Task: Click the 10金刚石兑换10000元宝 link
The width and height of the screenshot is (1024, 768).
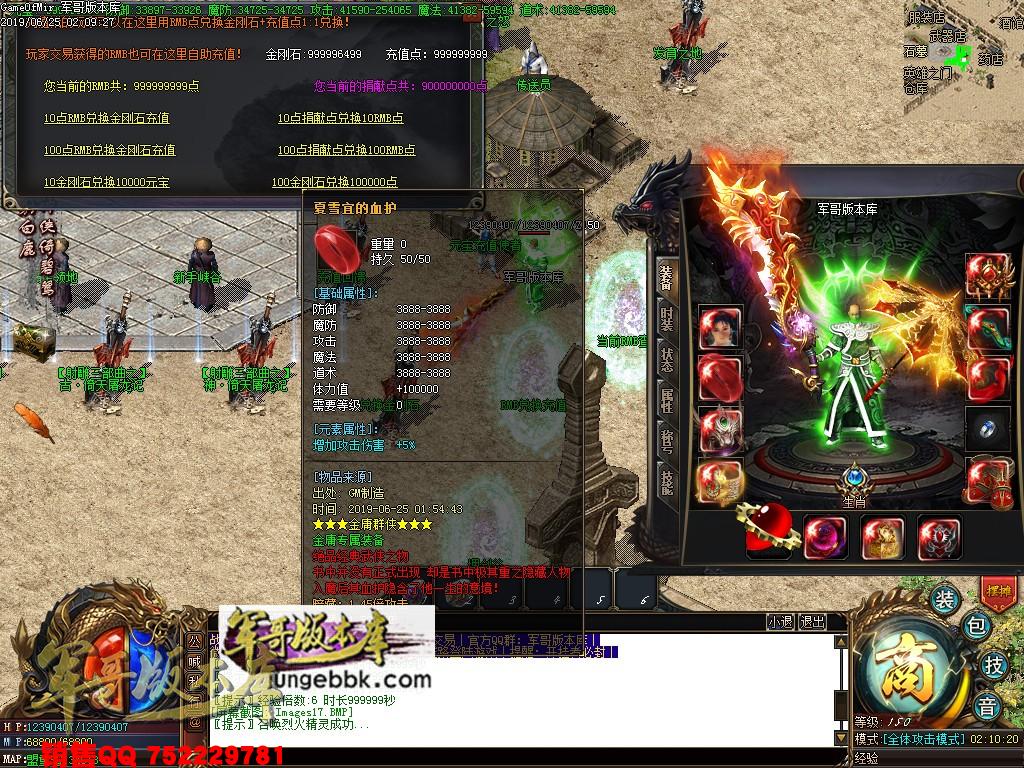Action: [106, 182]
